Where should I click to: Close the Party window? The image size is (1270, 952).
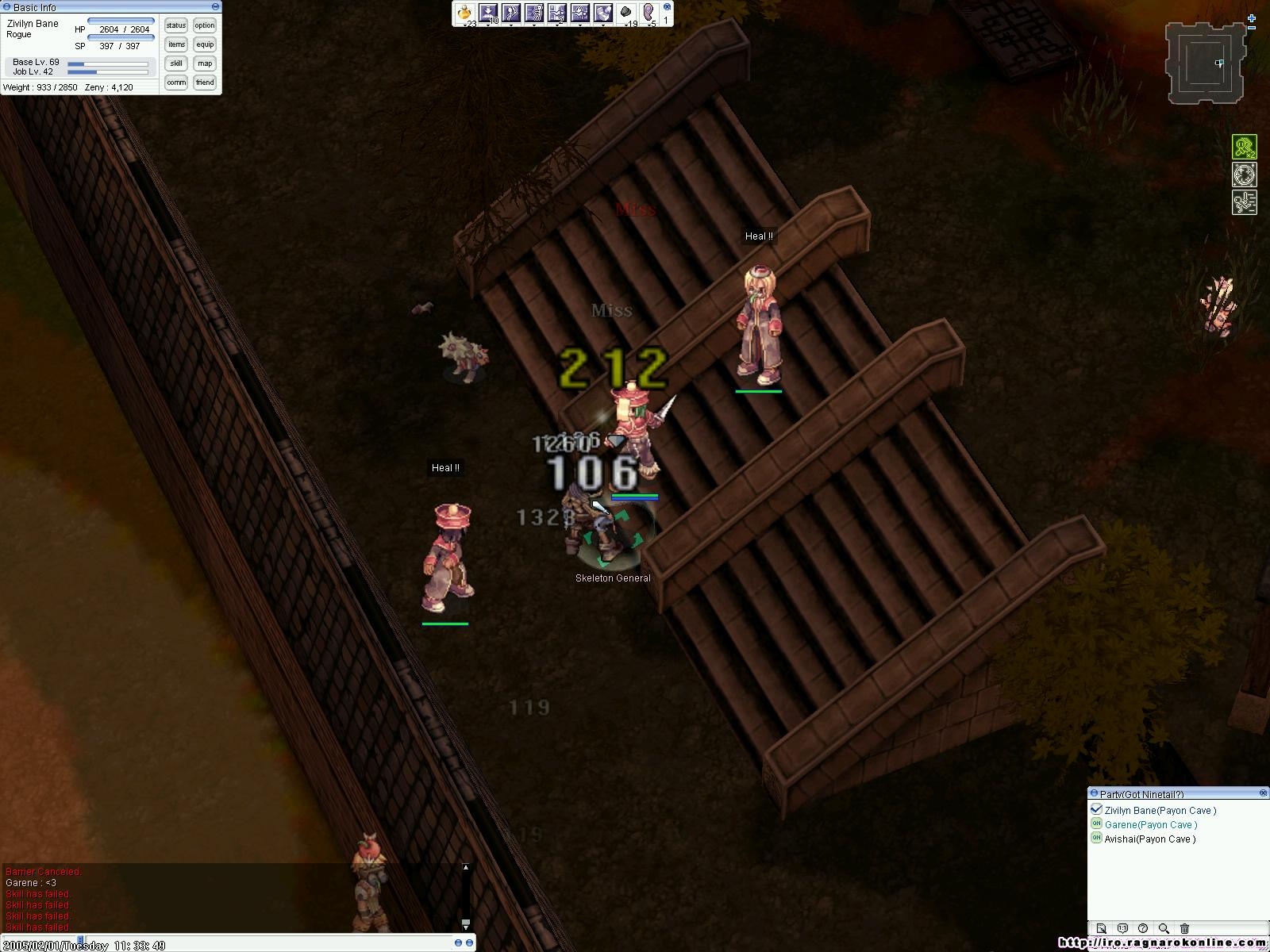coord(1263,793)
